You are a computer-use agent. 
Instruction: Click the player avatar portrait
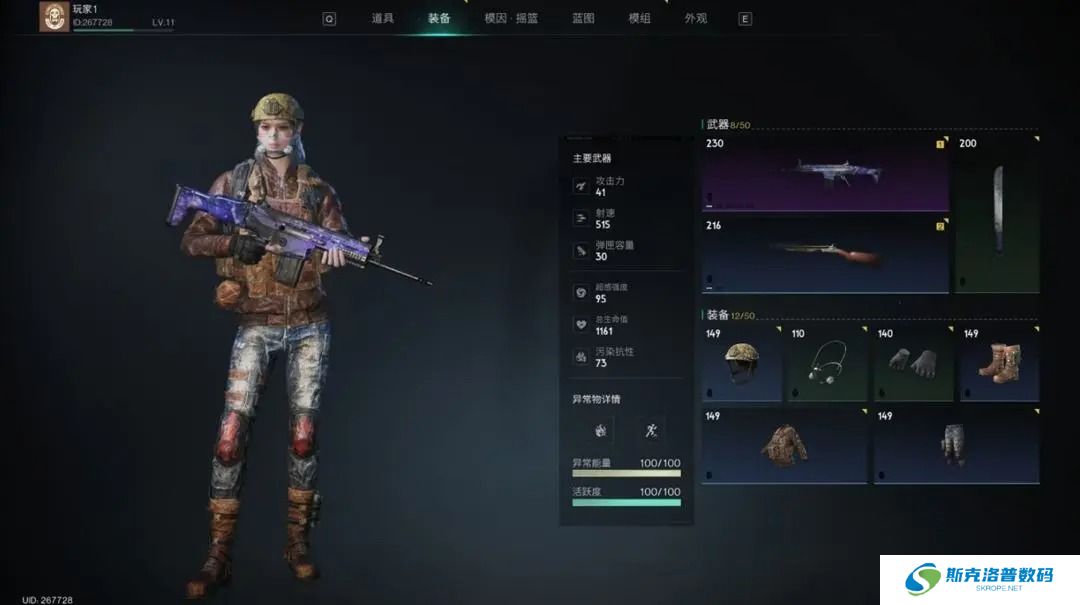(54, 16)
